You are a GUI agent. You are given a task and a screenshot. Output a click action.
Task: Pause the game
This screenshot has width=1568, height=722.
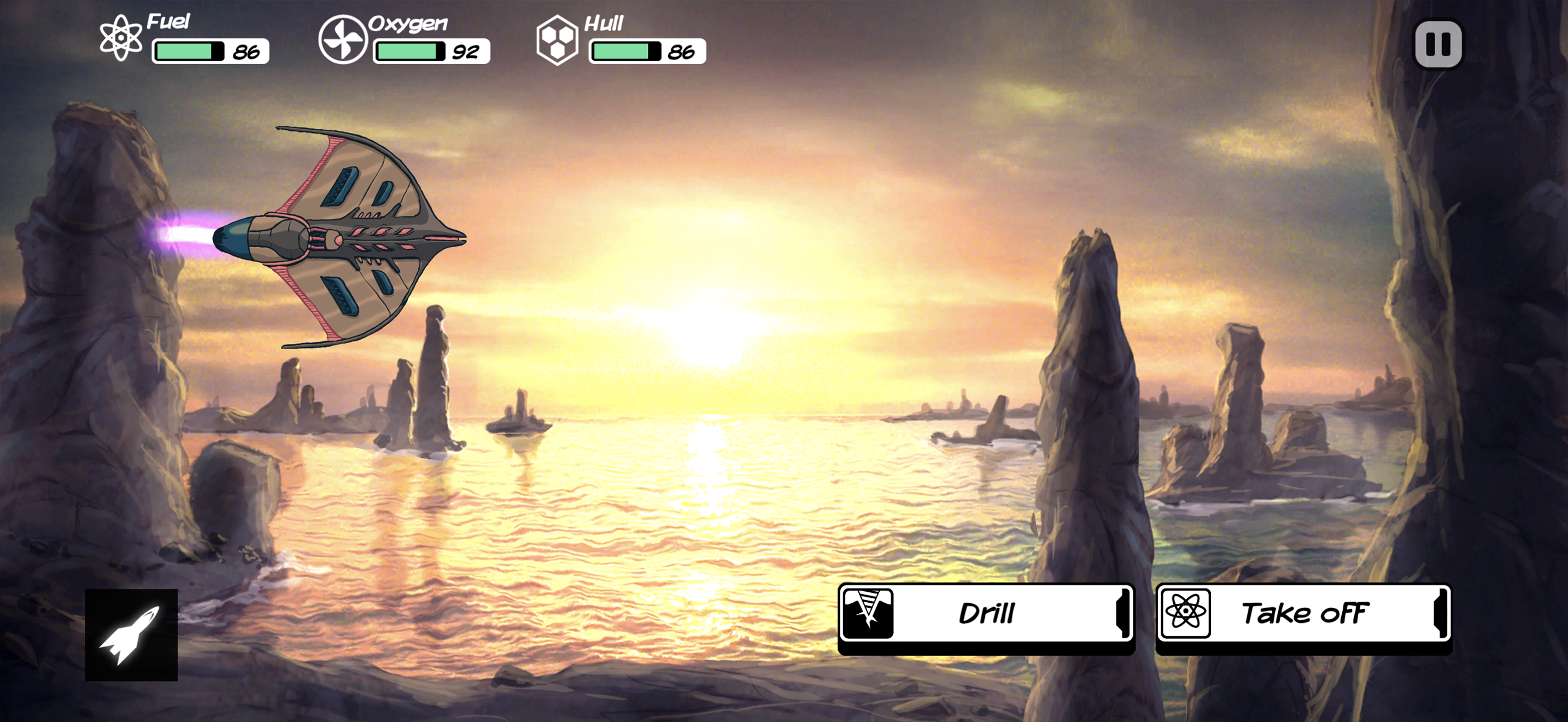pyautogui.click(x=1438, y=44)
